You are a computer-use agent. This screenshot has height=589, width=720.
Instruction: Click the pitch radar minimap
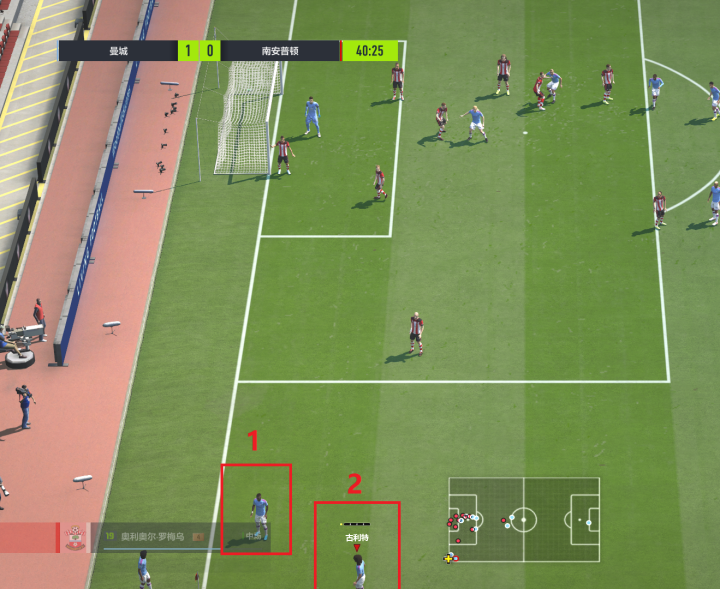tap(523, 520)
